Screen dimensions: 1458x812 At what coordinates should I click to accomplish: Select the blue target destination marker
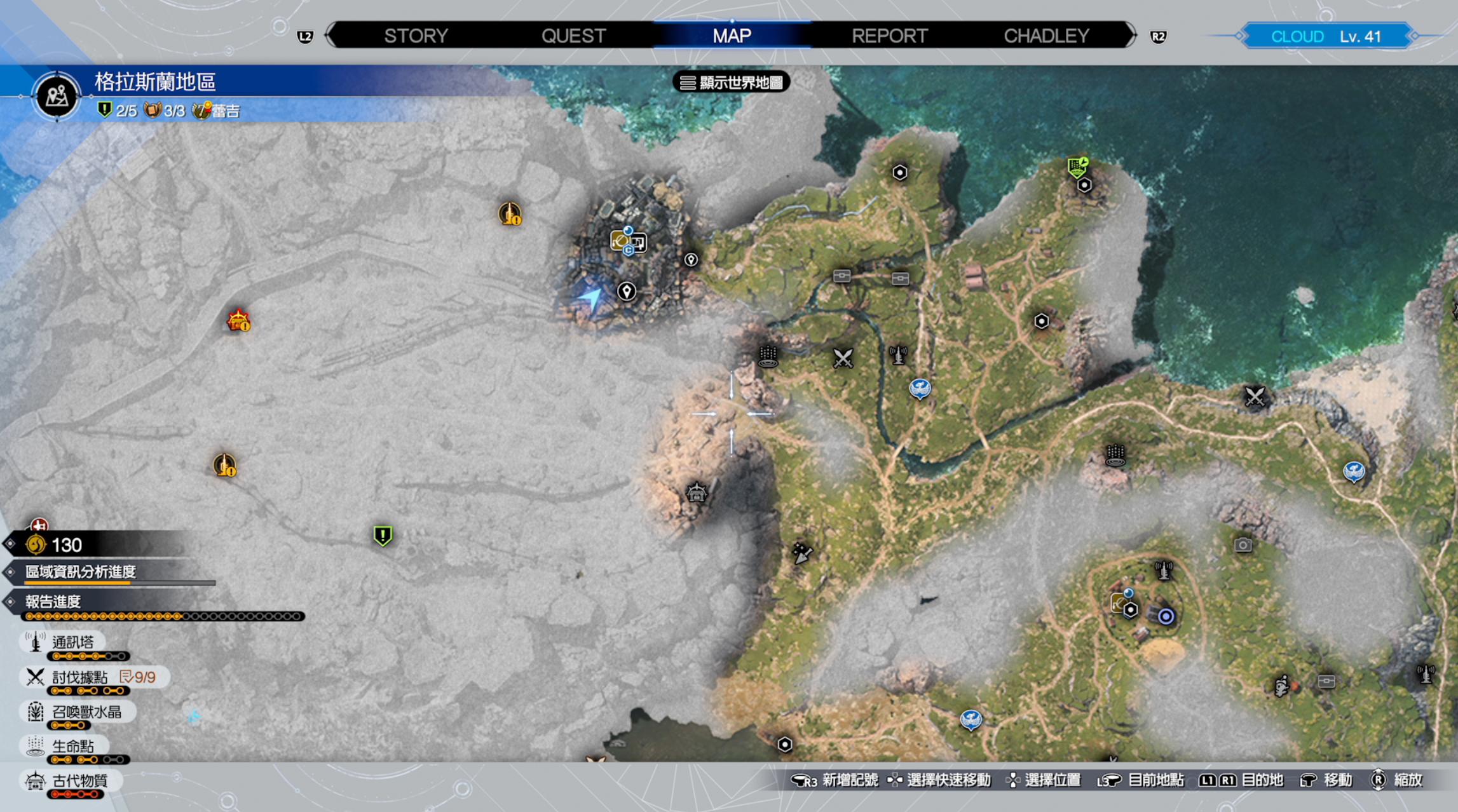pyautogui.click(x=1166, y=616)
